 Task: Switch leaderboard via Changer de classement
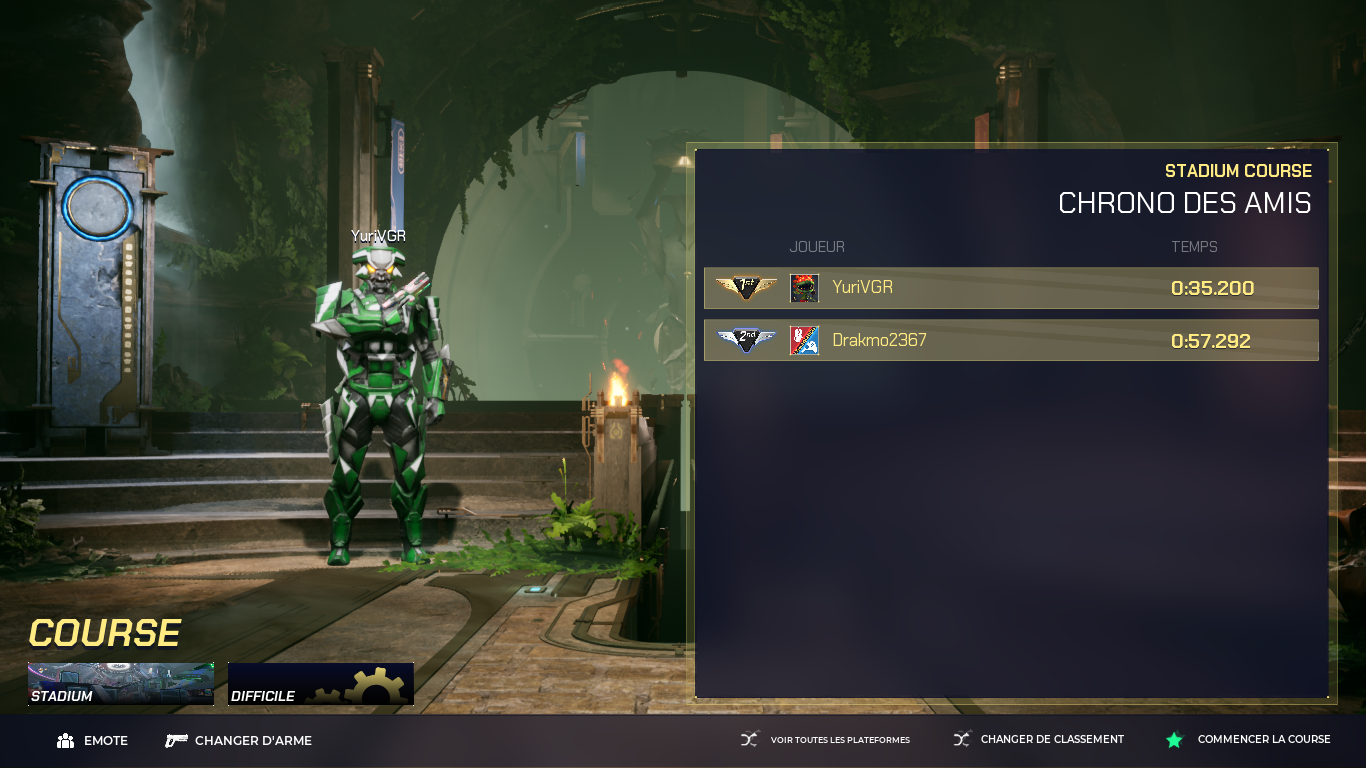(1038, 740)
